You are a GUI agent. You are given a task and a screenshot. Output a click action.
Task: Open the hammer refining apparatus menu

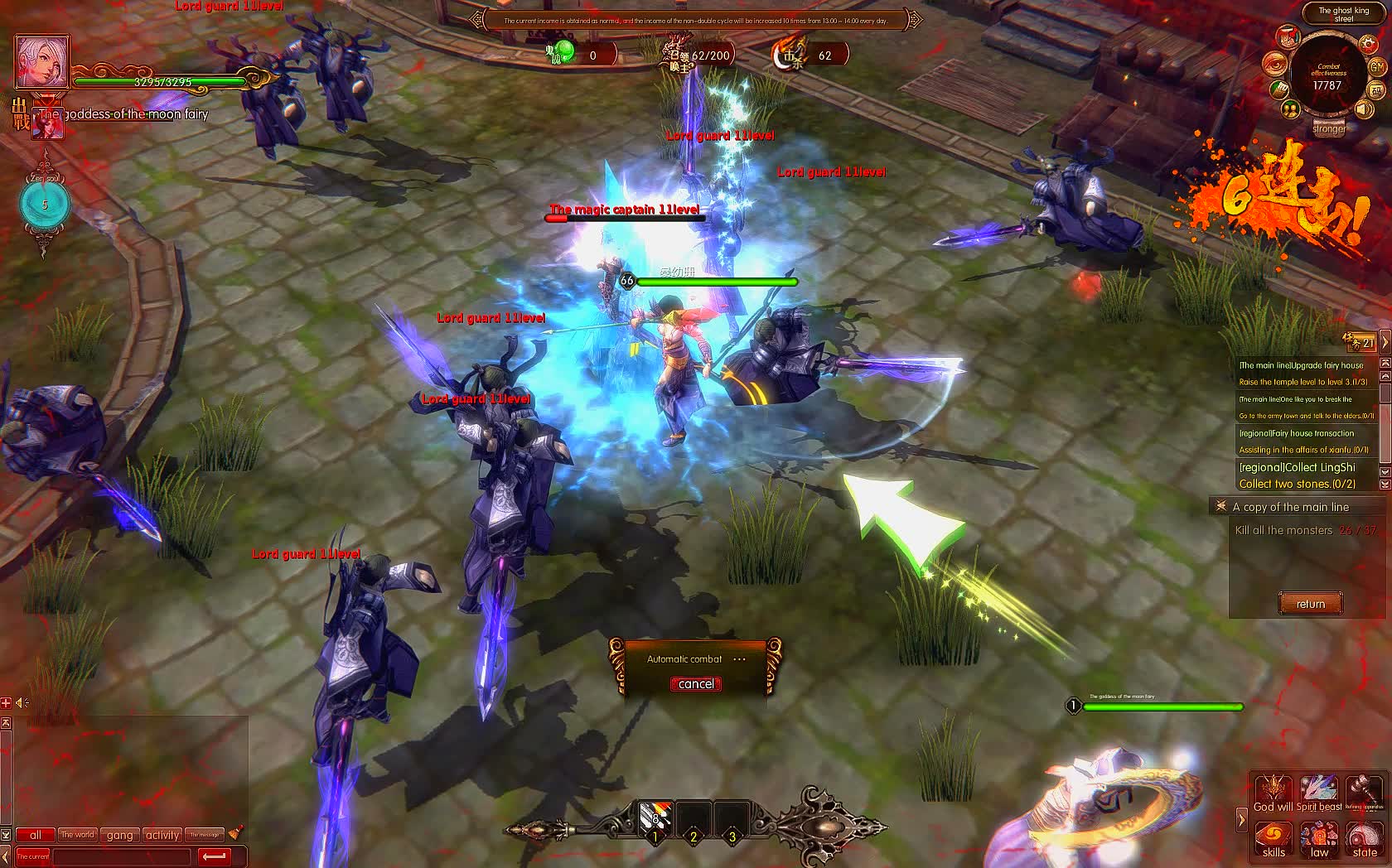(1365, 793)
